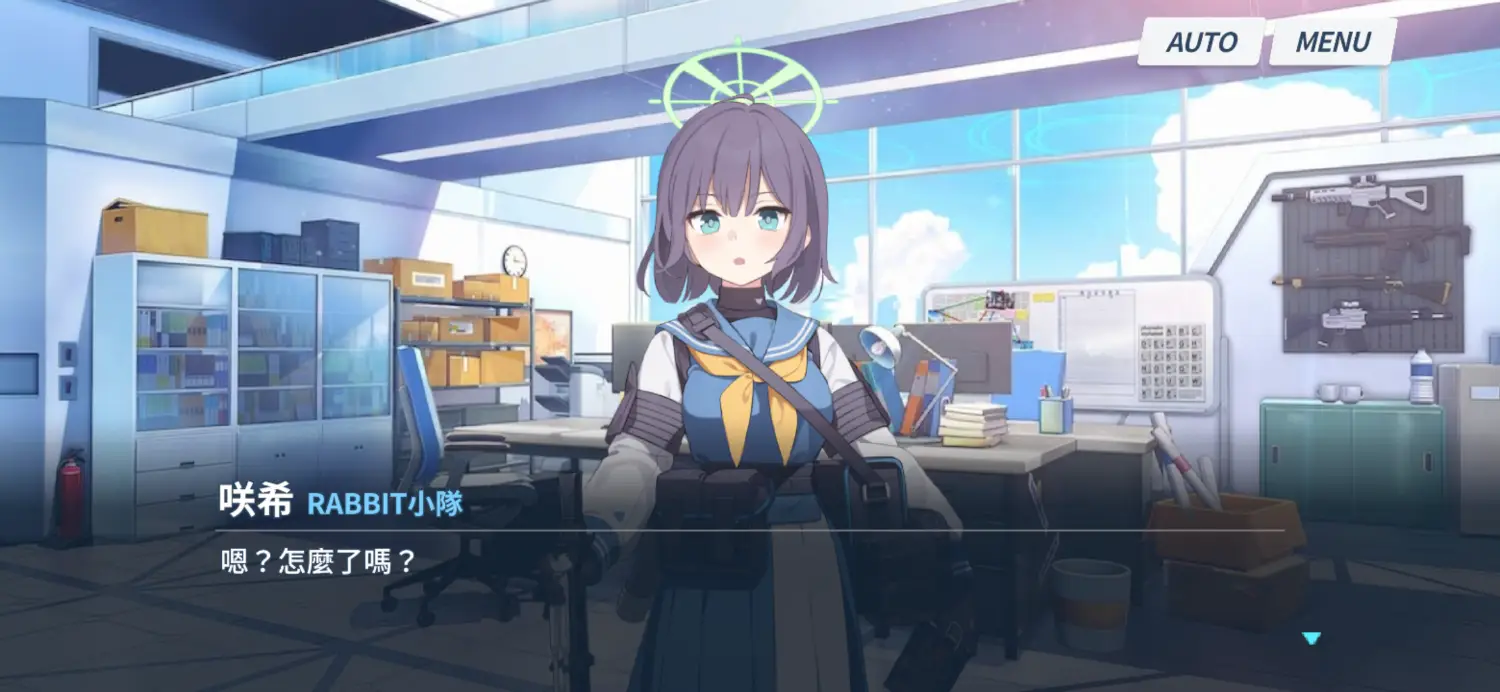Advance dialogue with the cyan arrow indicator
The width and height of the screenshot is (1500, 692).
tap(1311, 638)
